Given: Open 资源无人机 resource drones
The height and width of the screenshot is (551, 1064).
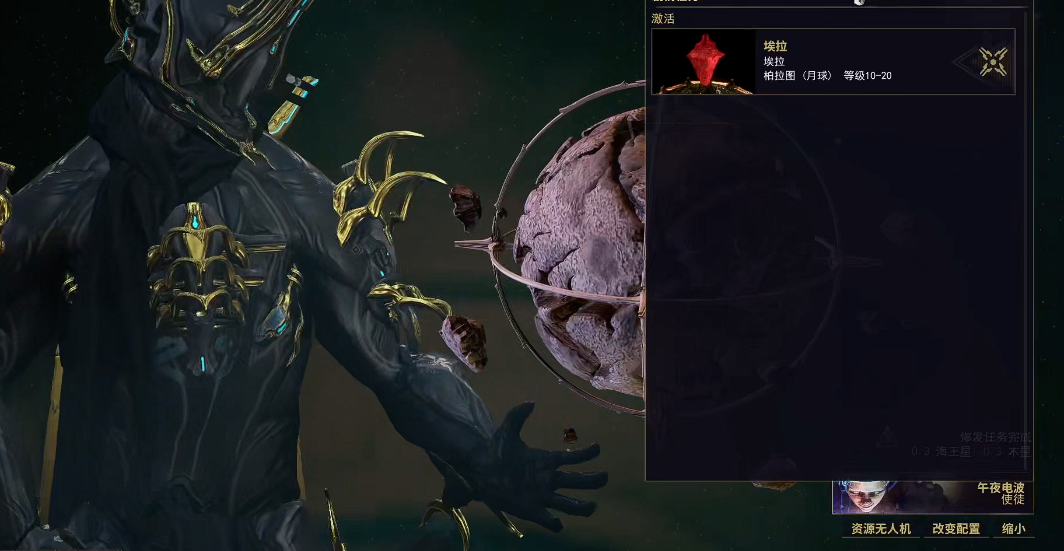Looking at the screenshot, I should 880,529.
